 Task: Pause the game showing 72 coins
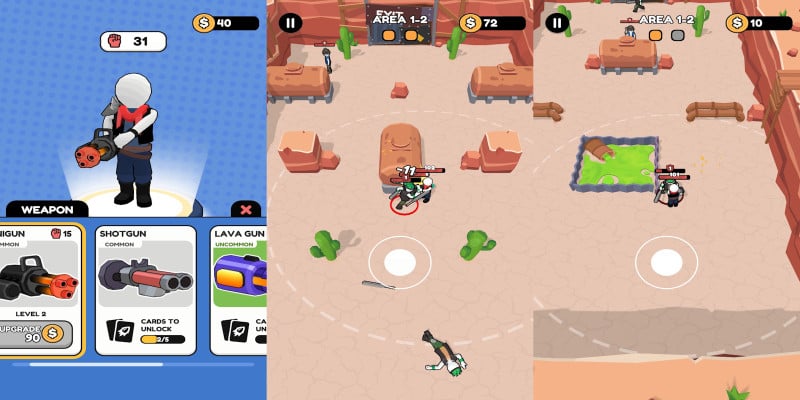pyautogui.click(x=289, y=22)
